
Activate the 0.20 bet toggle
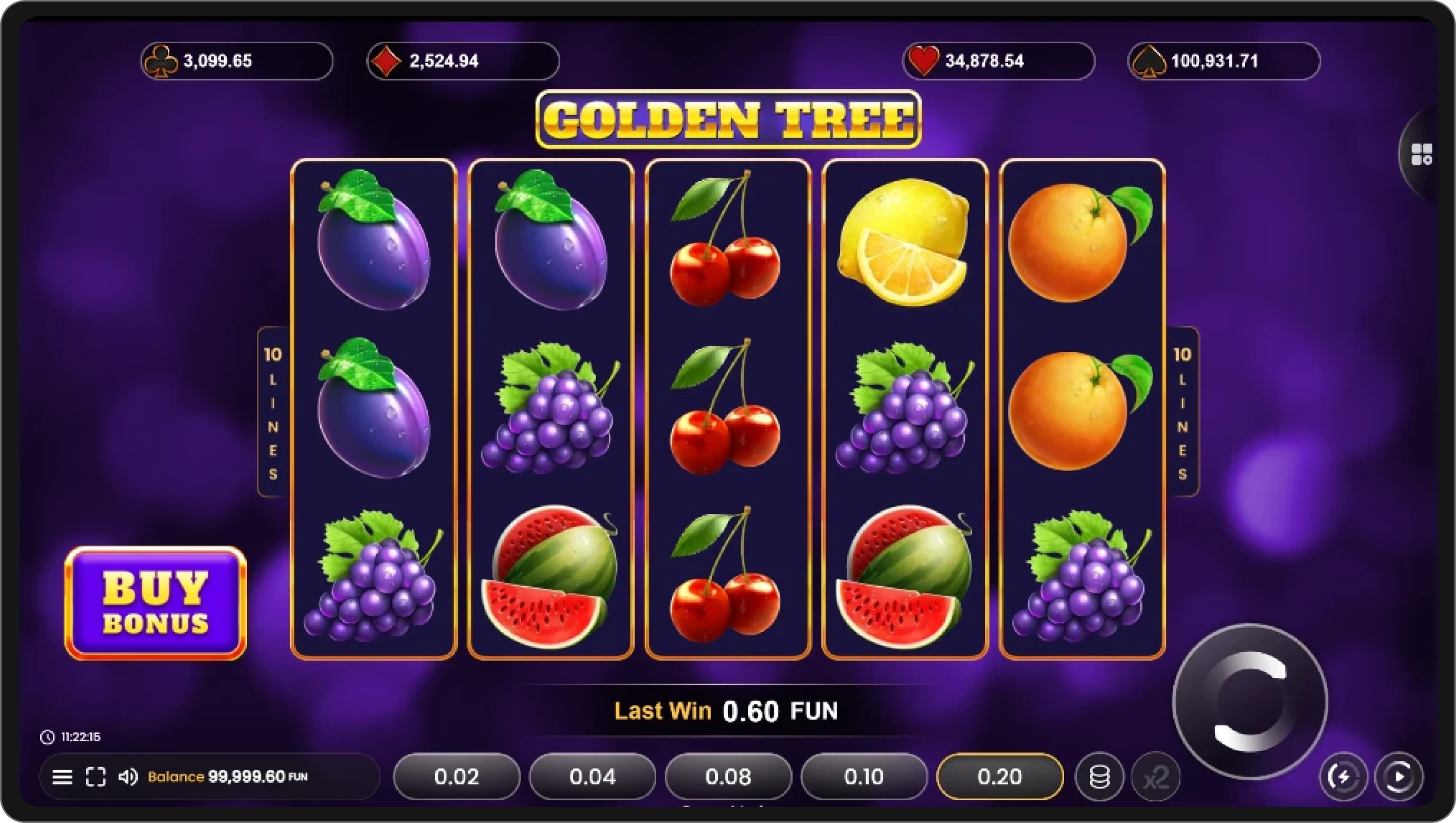point(999,776)
